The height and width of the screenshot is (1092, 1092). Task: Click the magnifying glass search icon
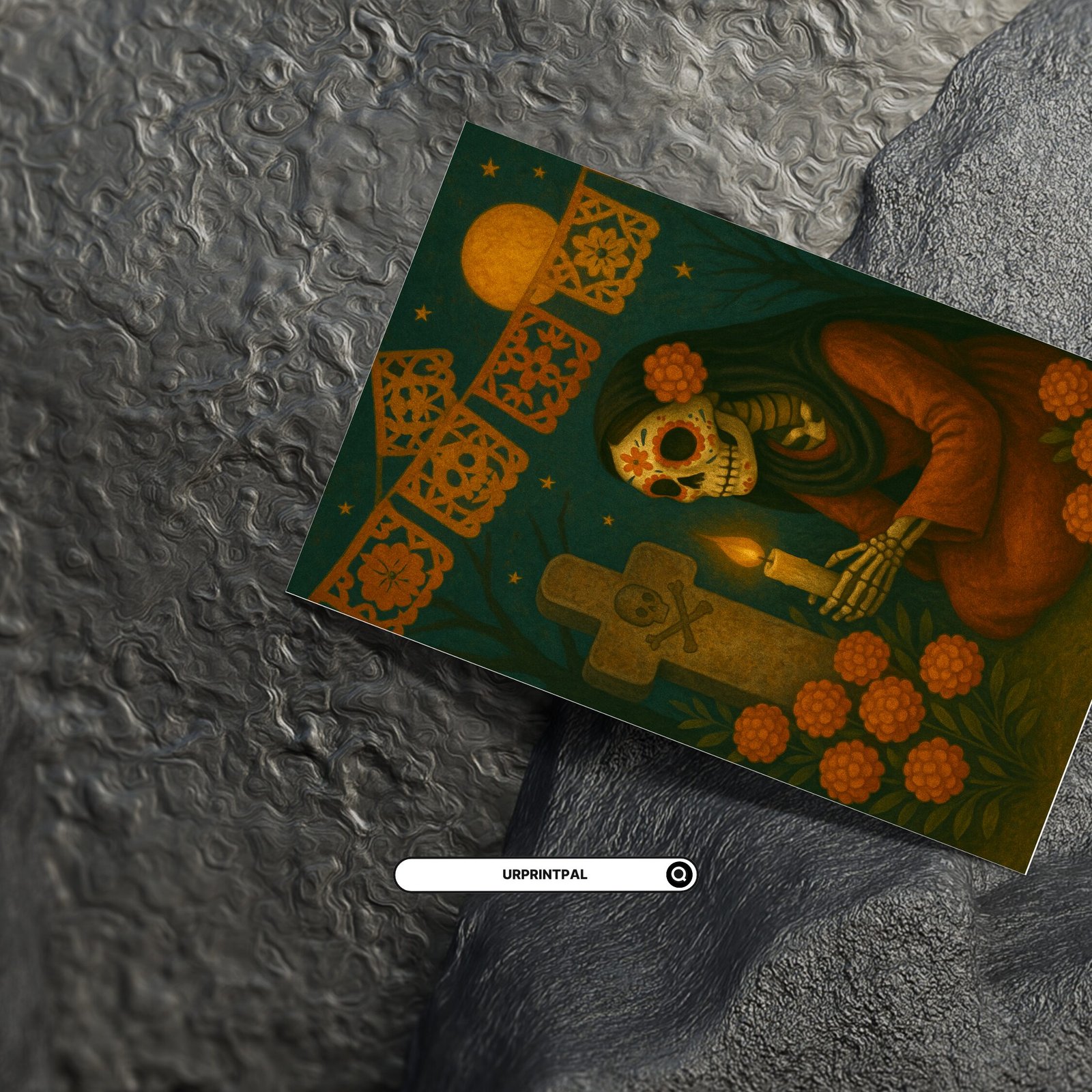coord(679,874)
